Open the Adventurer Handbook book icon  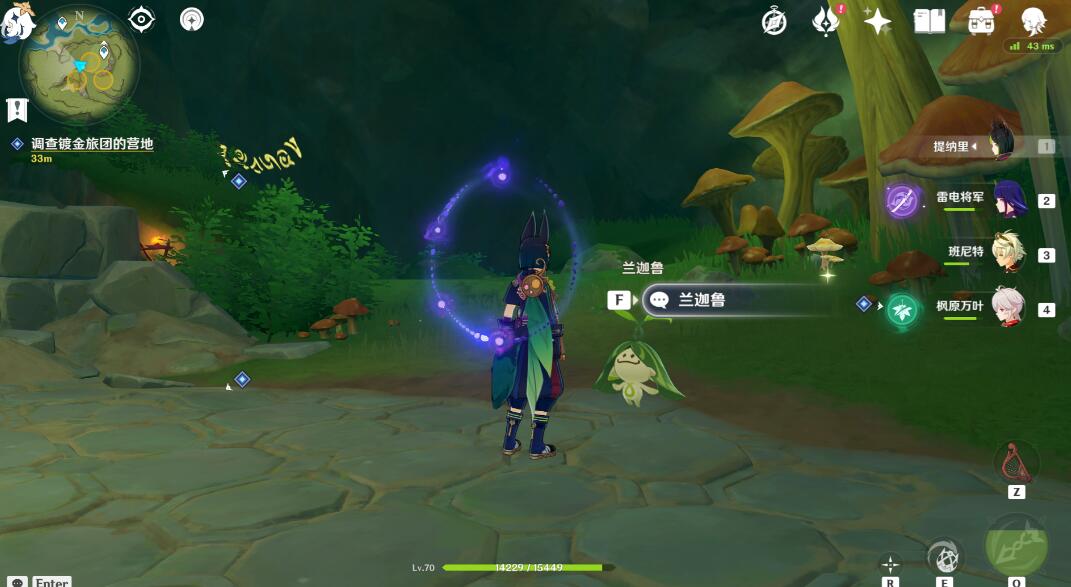pyautogui.click(x=929, y=21)
